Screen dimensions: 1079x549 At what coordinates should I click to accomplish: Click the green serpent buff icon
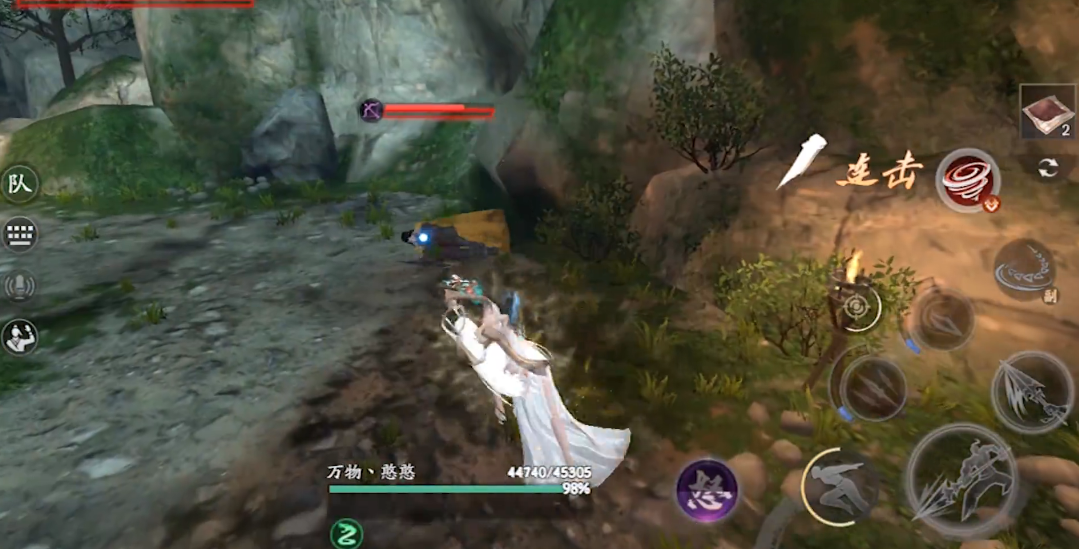(x=348, y=532)
